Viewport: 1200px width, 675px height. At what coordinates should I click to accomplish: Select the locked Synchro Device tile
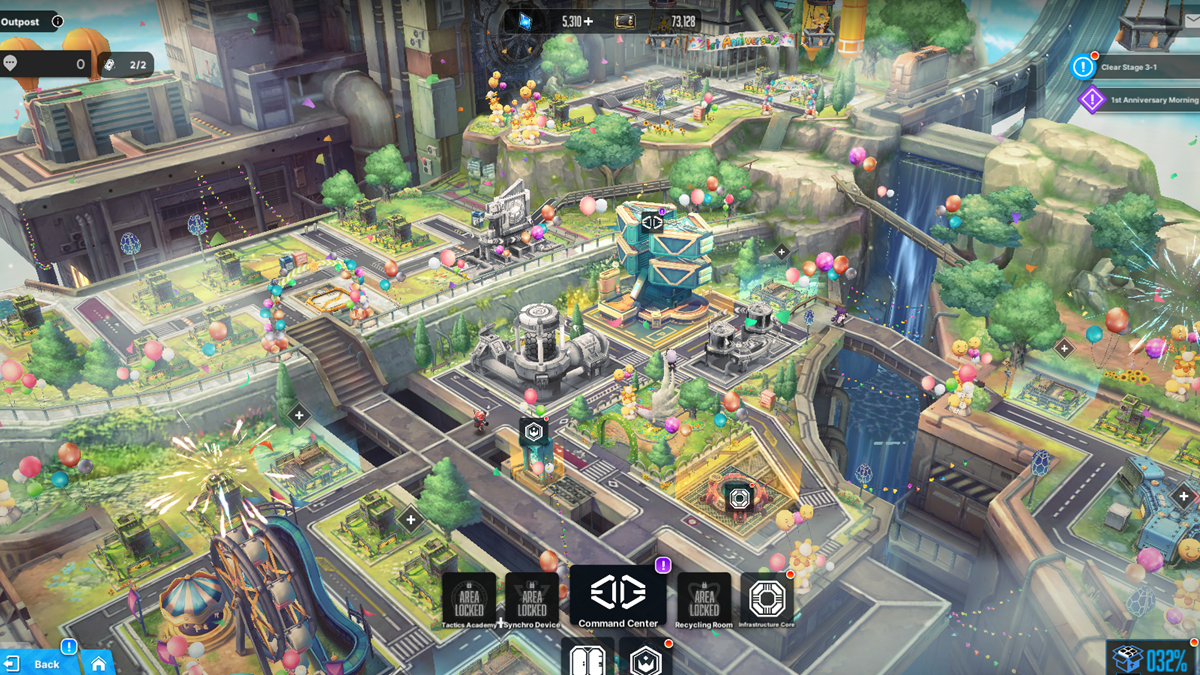pos(532,601)
